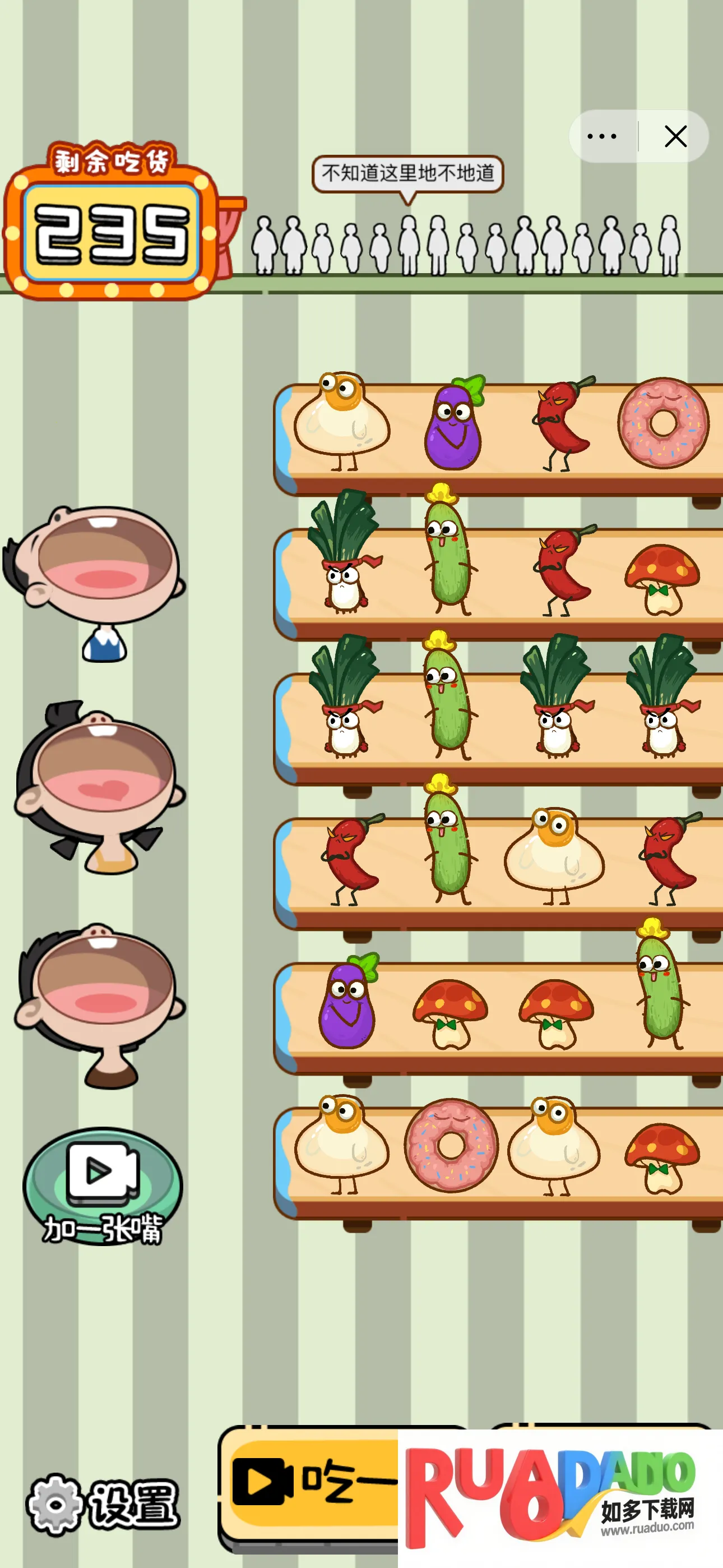Pick the eggplant on the top shelf
The width and height of the screenshot is (723, 1568).
click(453, 425)
